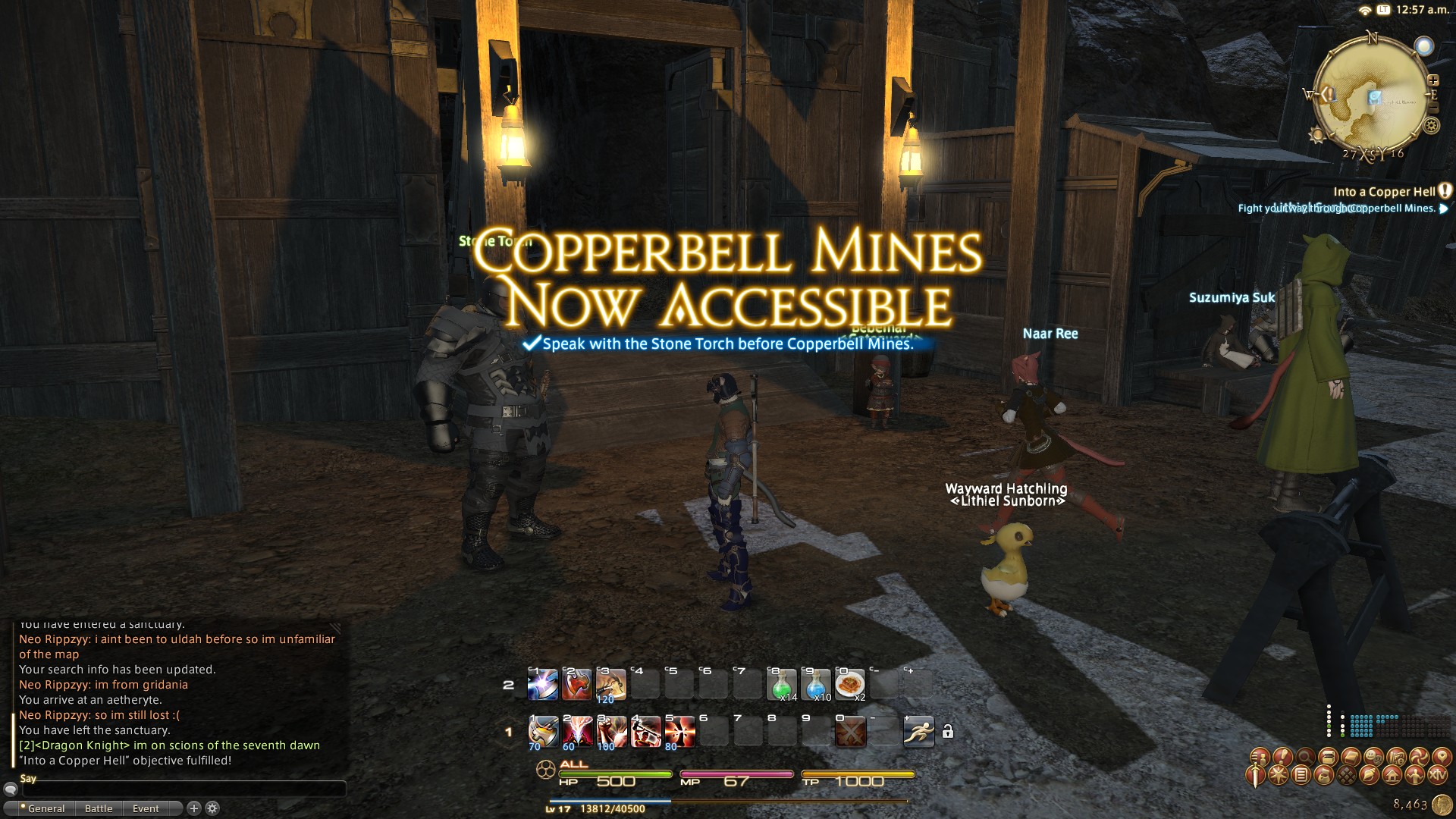Switch to the Event chat tab
The width and height of the screenshot is (1456, 819).
click(146, 808)
